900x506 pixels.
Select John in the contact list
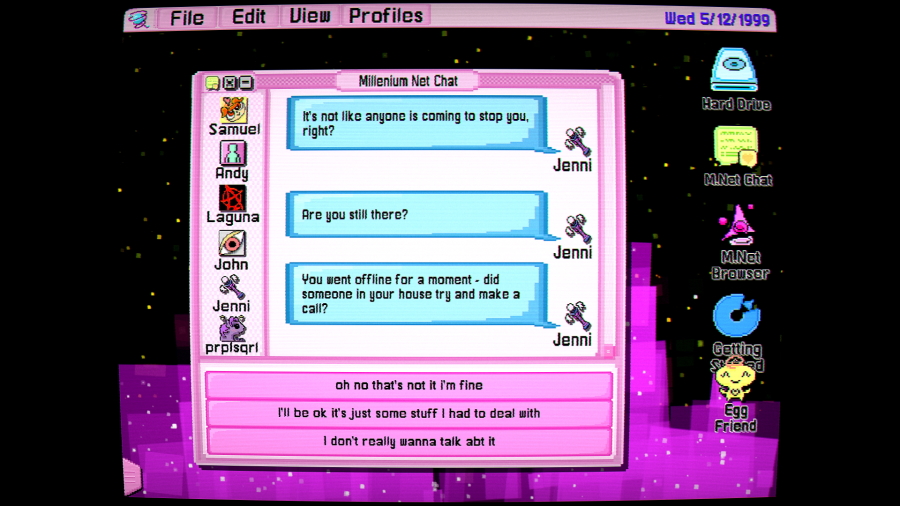[232, 249]
